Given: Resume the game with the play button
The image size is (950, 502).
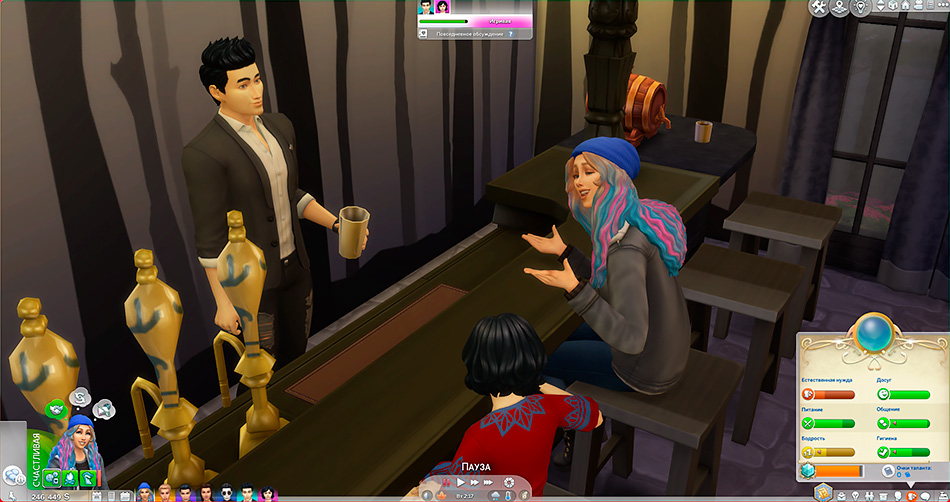Looking at the screenshot, I should (462, 482).
